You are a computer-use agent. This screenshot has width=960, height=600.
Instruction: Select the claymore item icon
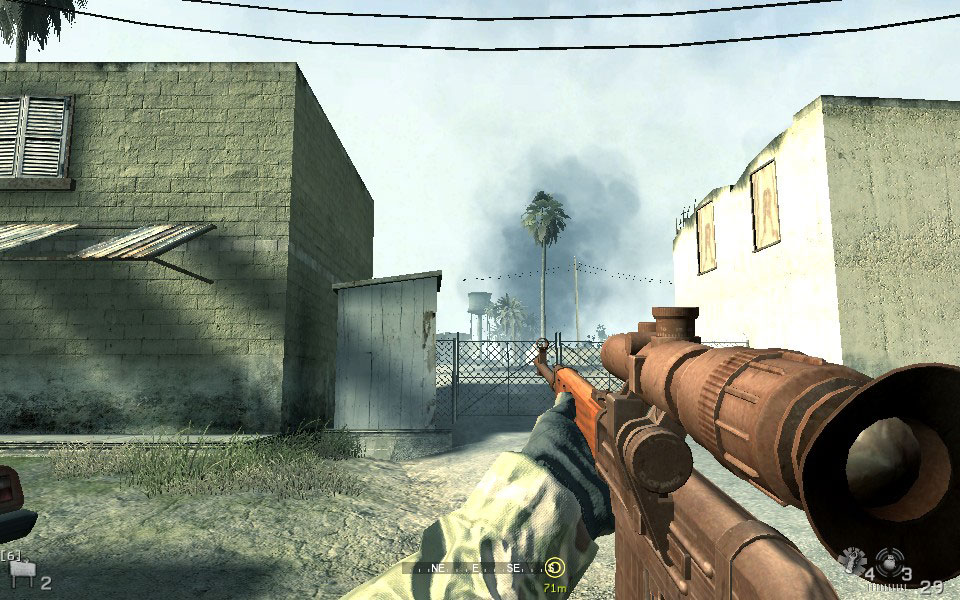click(x=20, y=573)
